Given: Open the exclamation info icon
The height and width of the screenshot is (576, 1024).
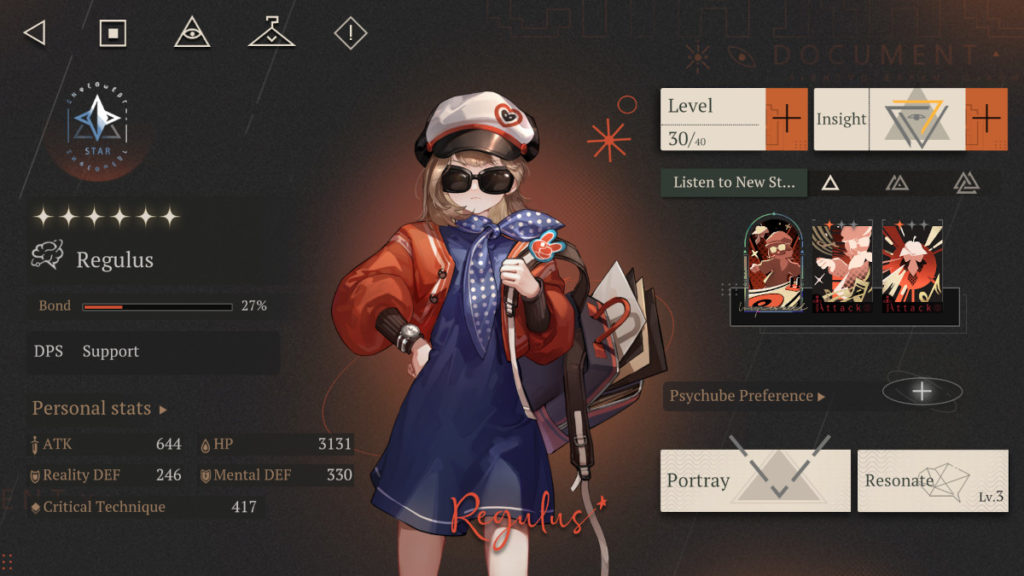Looking at the screenshot, I should pos(350,33).
